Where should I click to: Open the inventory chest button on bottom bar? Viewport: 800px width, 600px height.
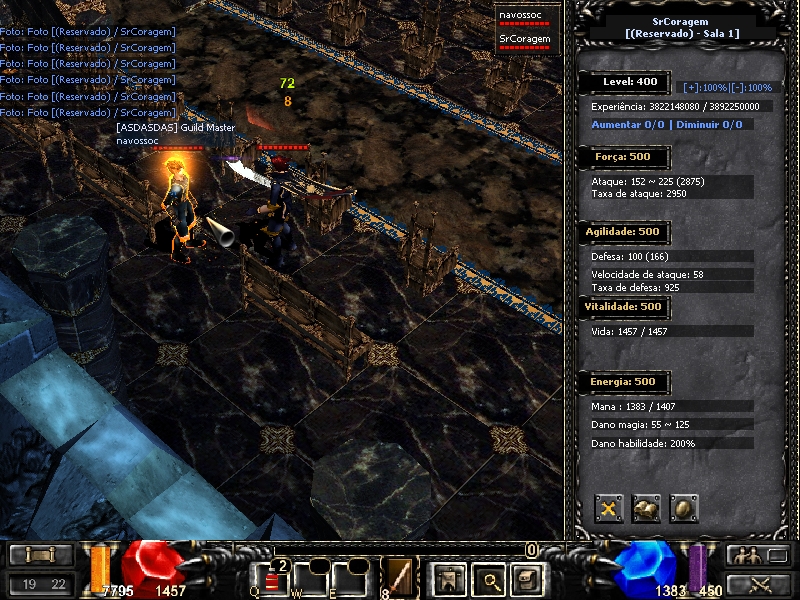pos(527,579)
